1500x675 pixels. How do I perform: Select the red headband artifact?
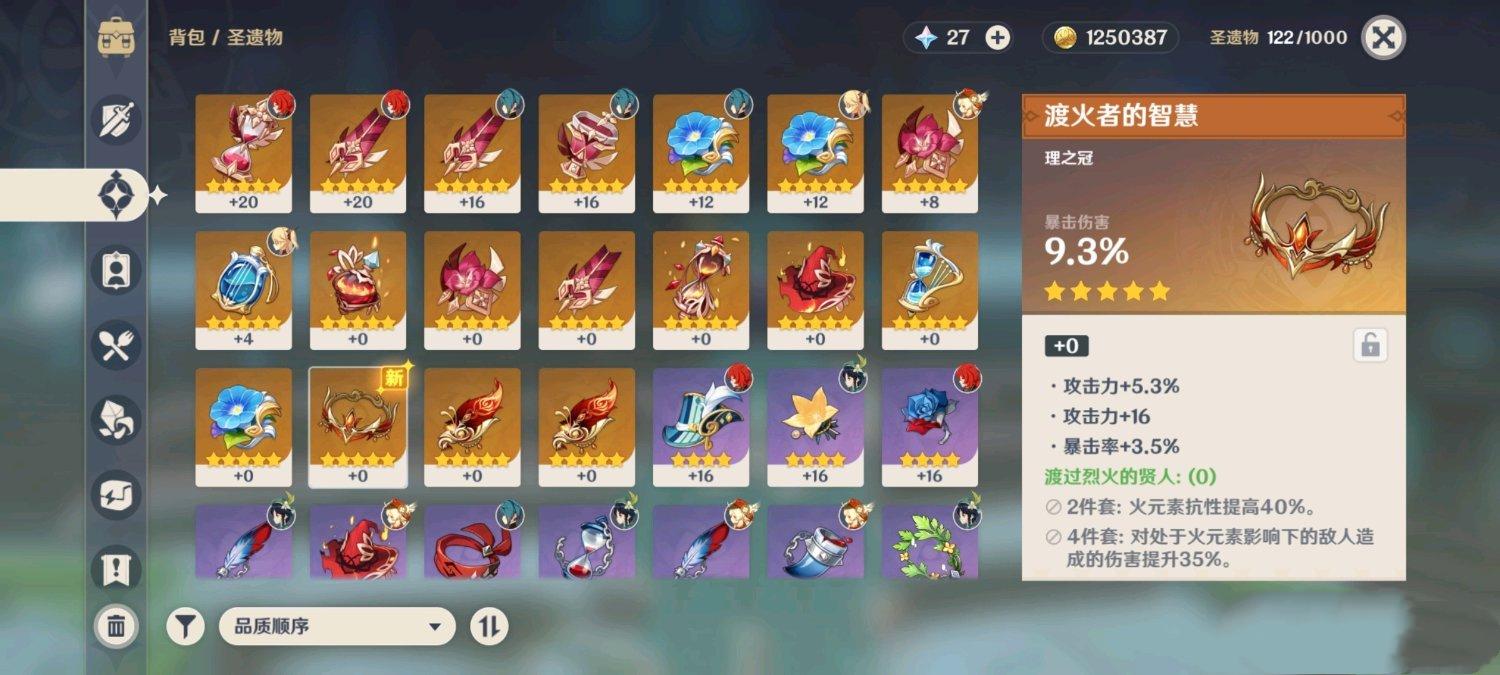[x=472, y=542]
